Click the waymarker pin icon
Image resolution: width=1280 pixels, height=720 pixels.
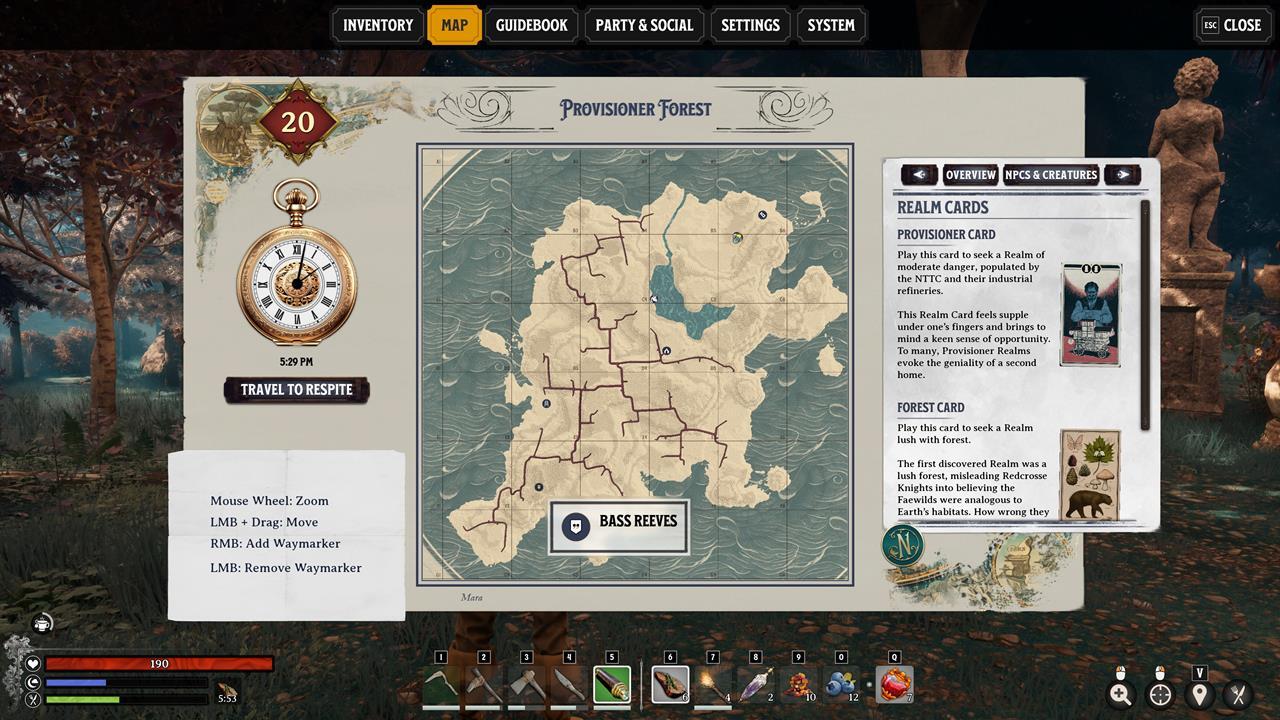(1199, 694)
